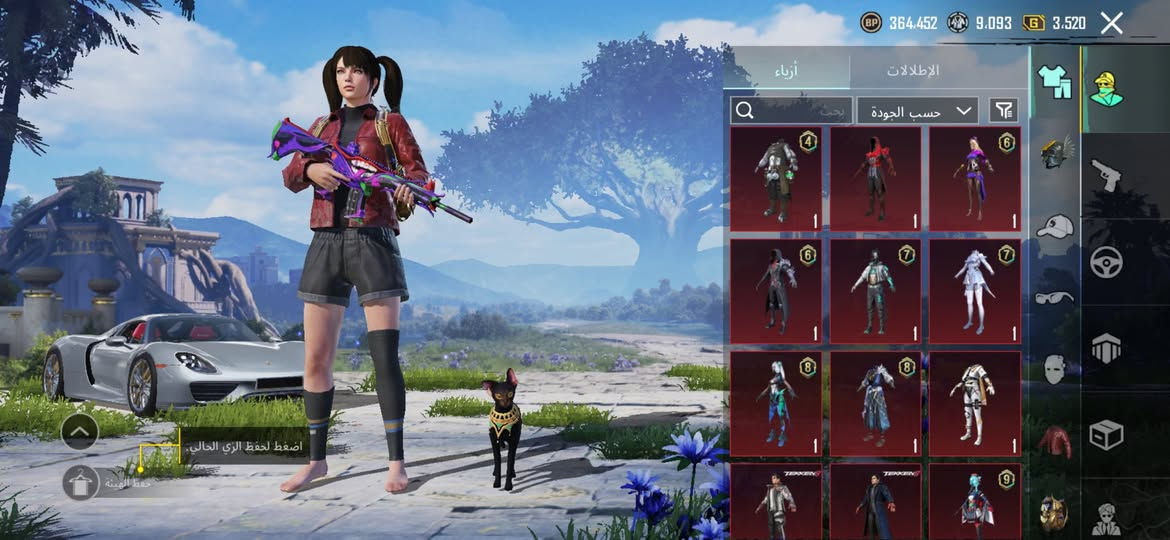
Task: Close the inventory with the X button
Action: pos(1111,23)
